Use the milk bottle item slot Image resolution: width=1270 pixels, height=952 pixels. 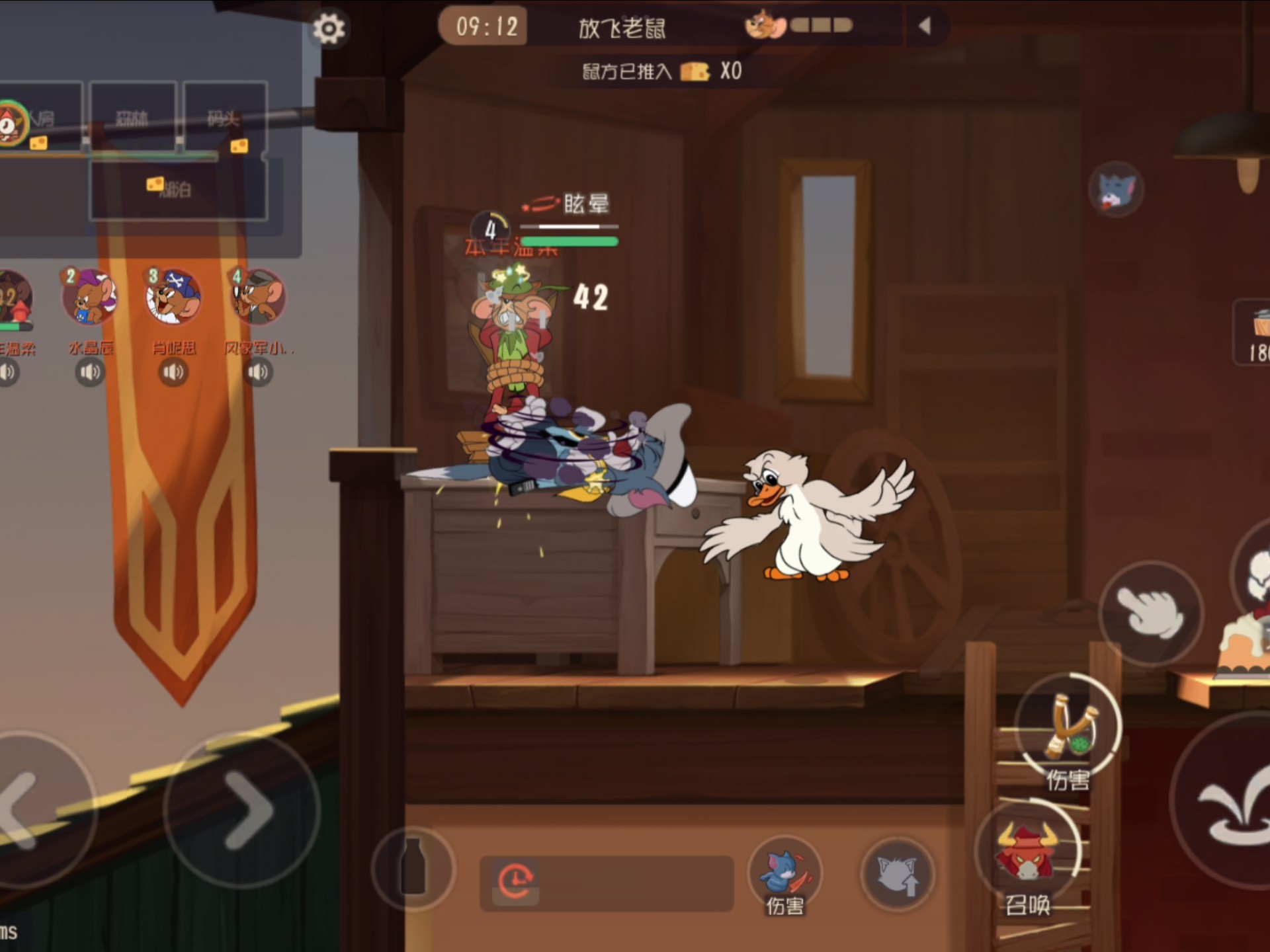click(413, 867)
